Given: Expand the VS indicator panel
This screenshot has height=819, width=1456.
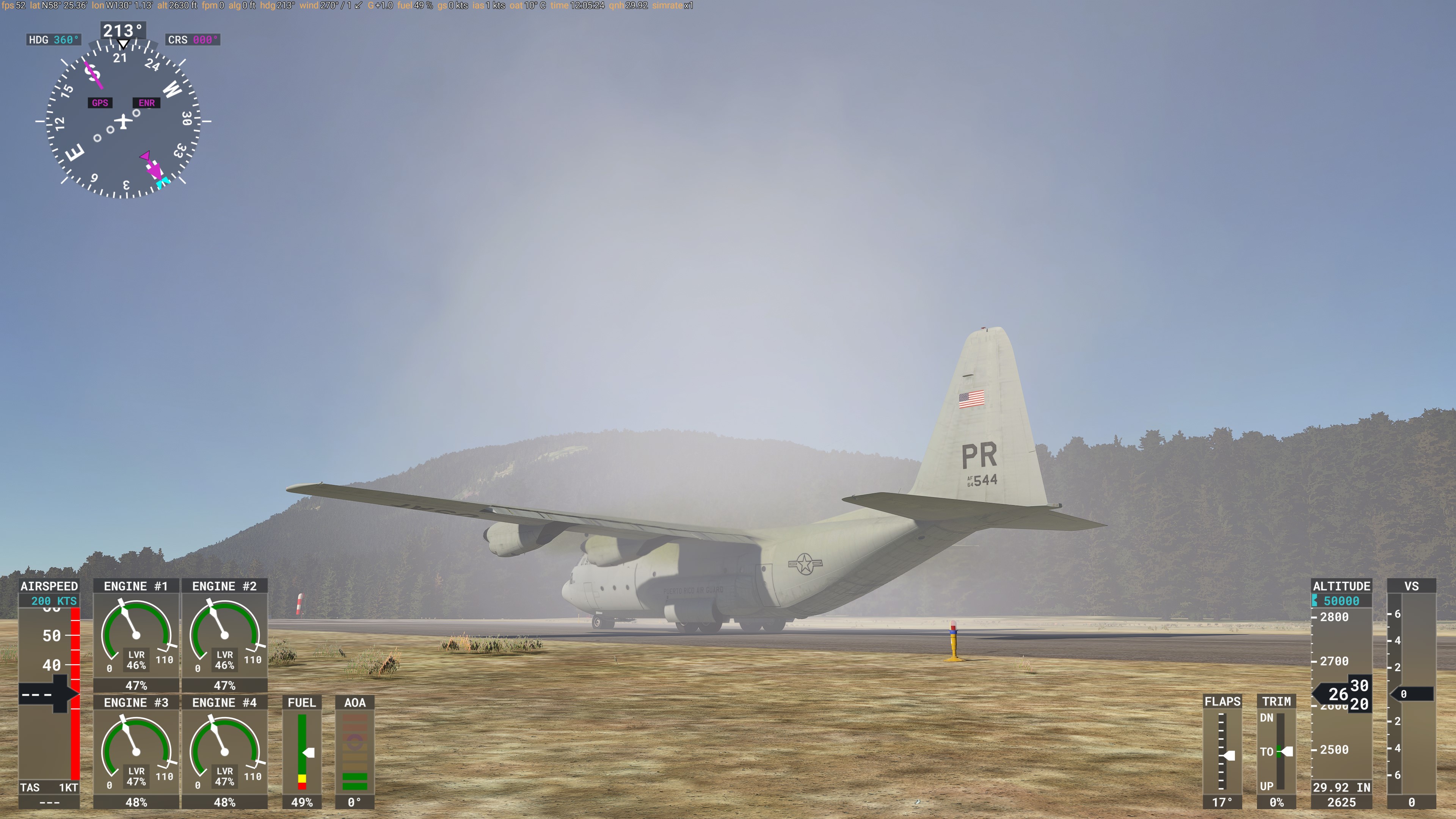Looking at the screenshot, I should (x=1412, y=586).
